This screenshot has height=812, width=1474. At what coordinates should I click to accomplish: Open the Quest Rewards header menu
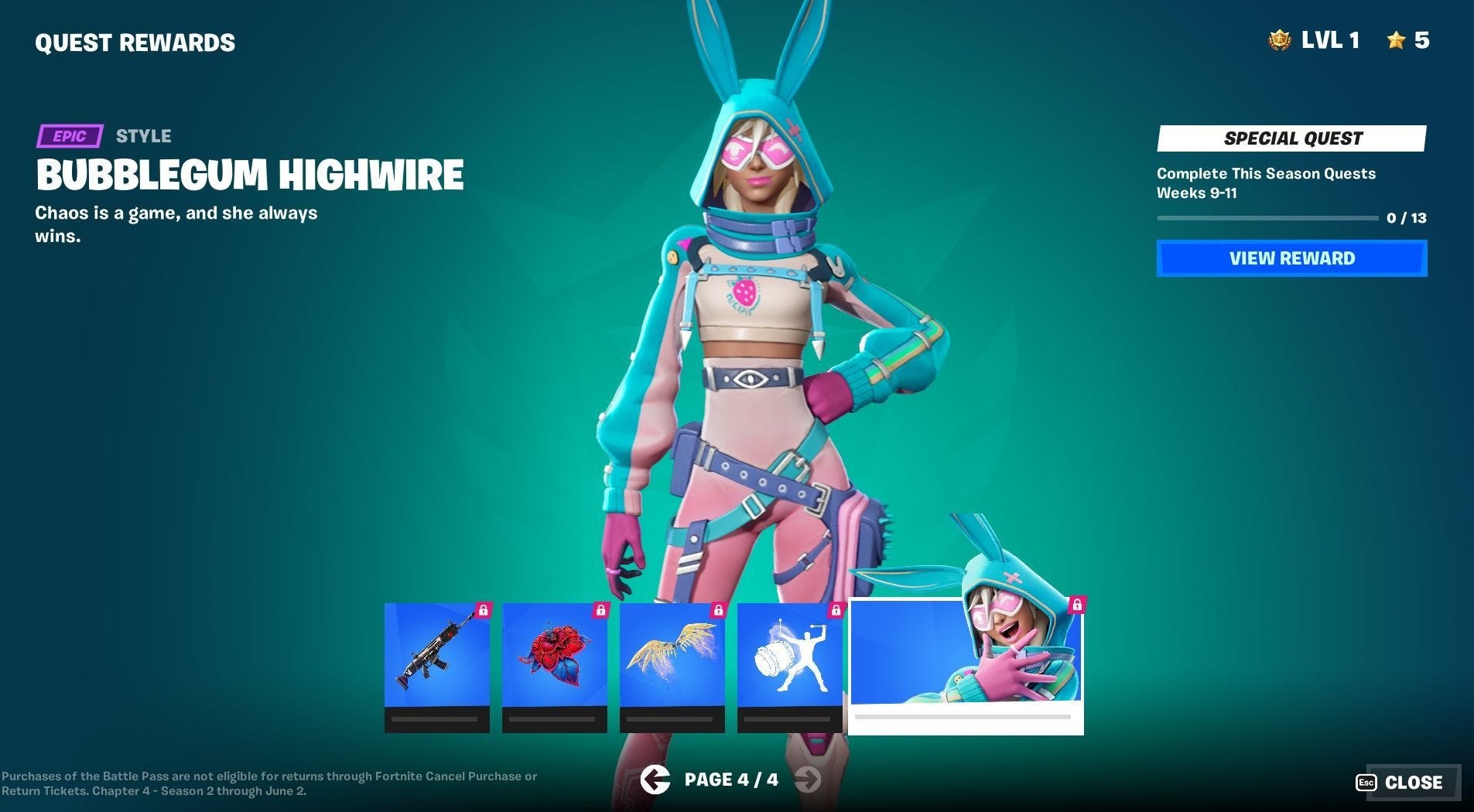click(x=136, y=43)
